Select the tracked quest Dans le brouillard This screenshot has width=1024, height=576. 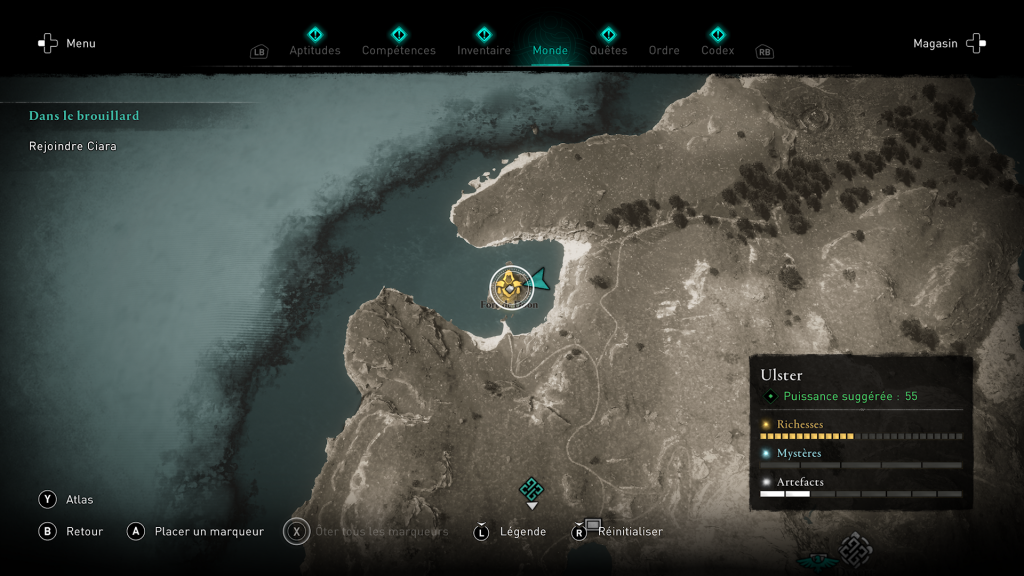[84, 116]
